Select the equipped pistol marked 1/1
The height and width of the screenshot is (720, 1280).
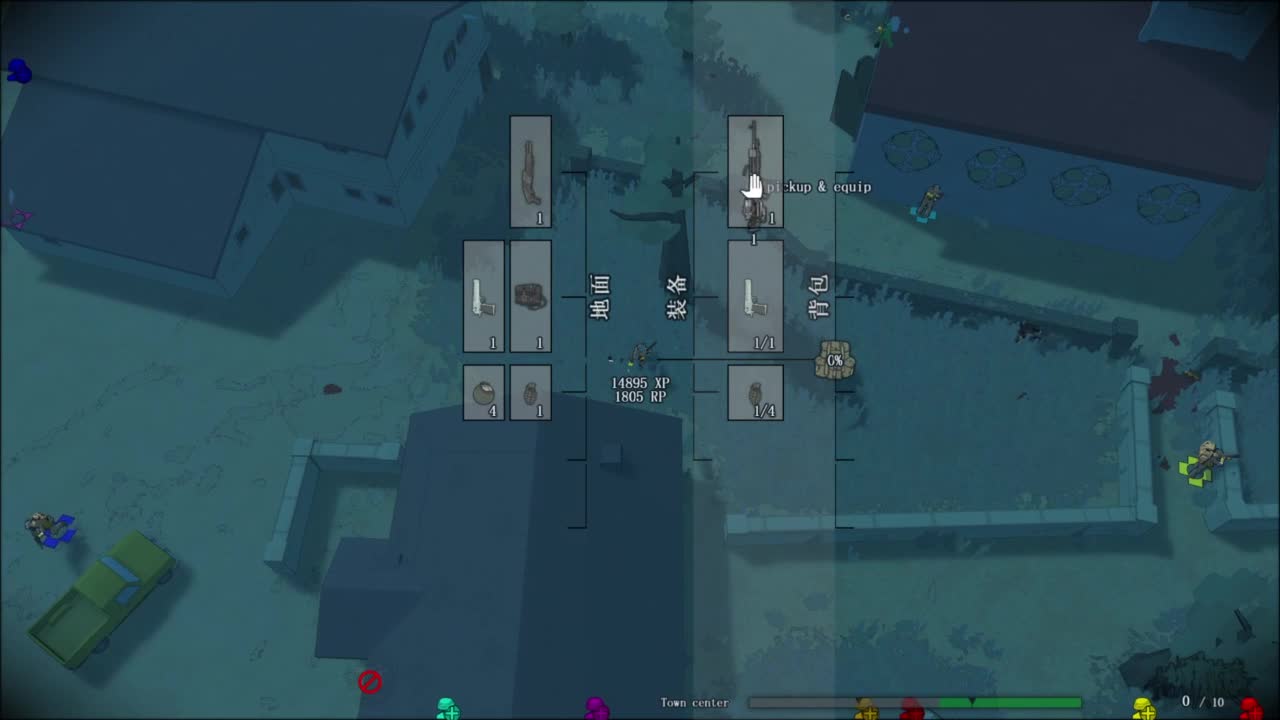(755, 295)
